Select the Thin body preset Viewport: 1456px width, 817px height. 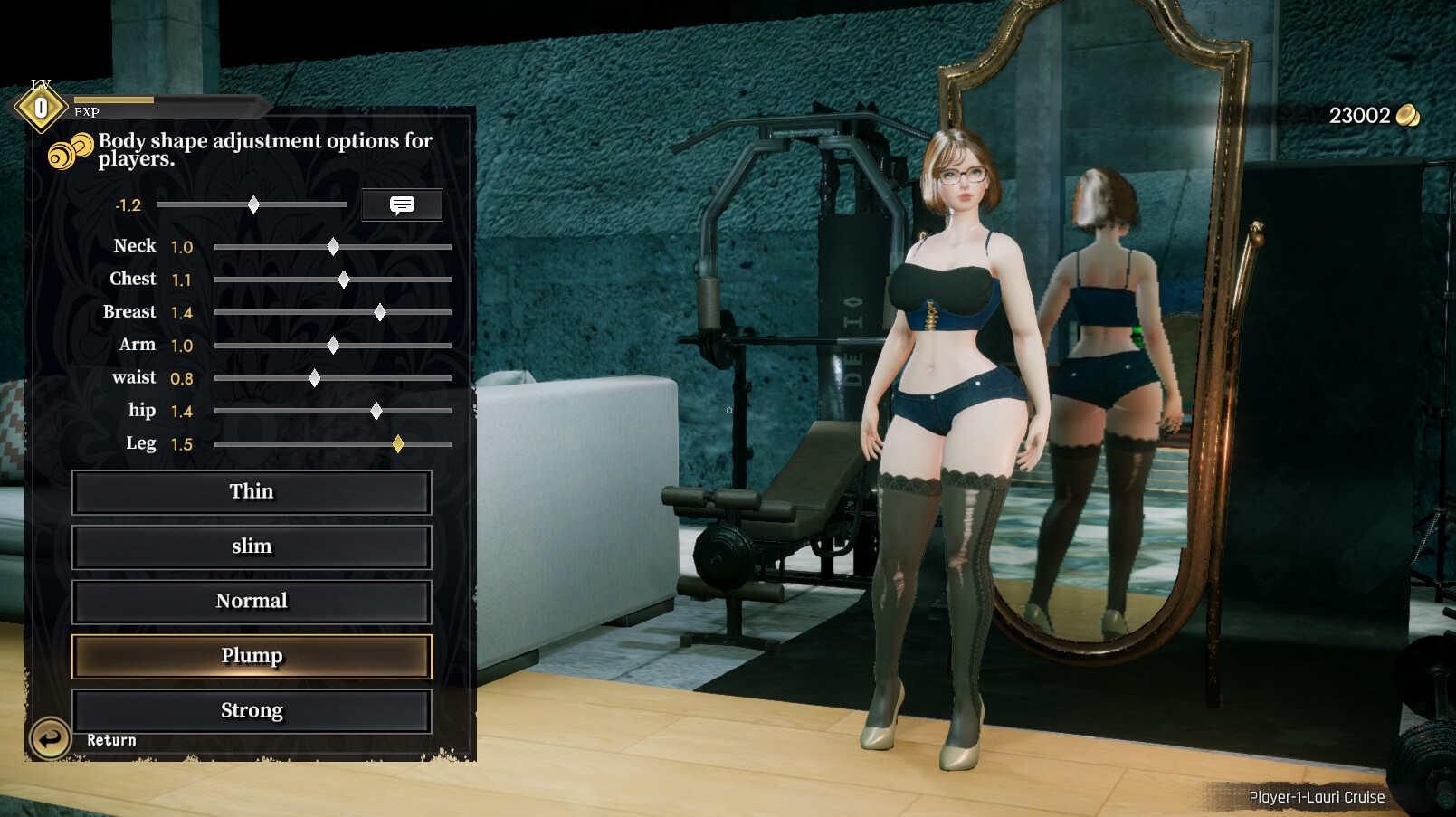click(x=252, y=492)
